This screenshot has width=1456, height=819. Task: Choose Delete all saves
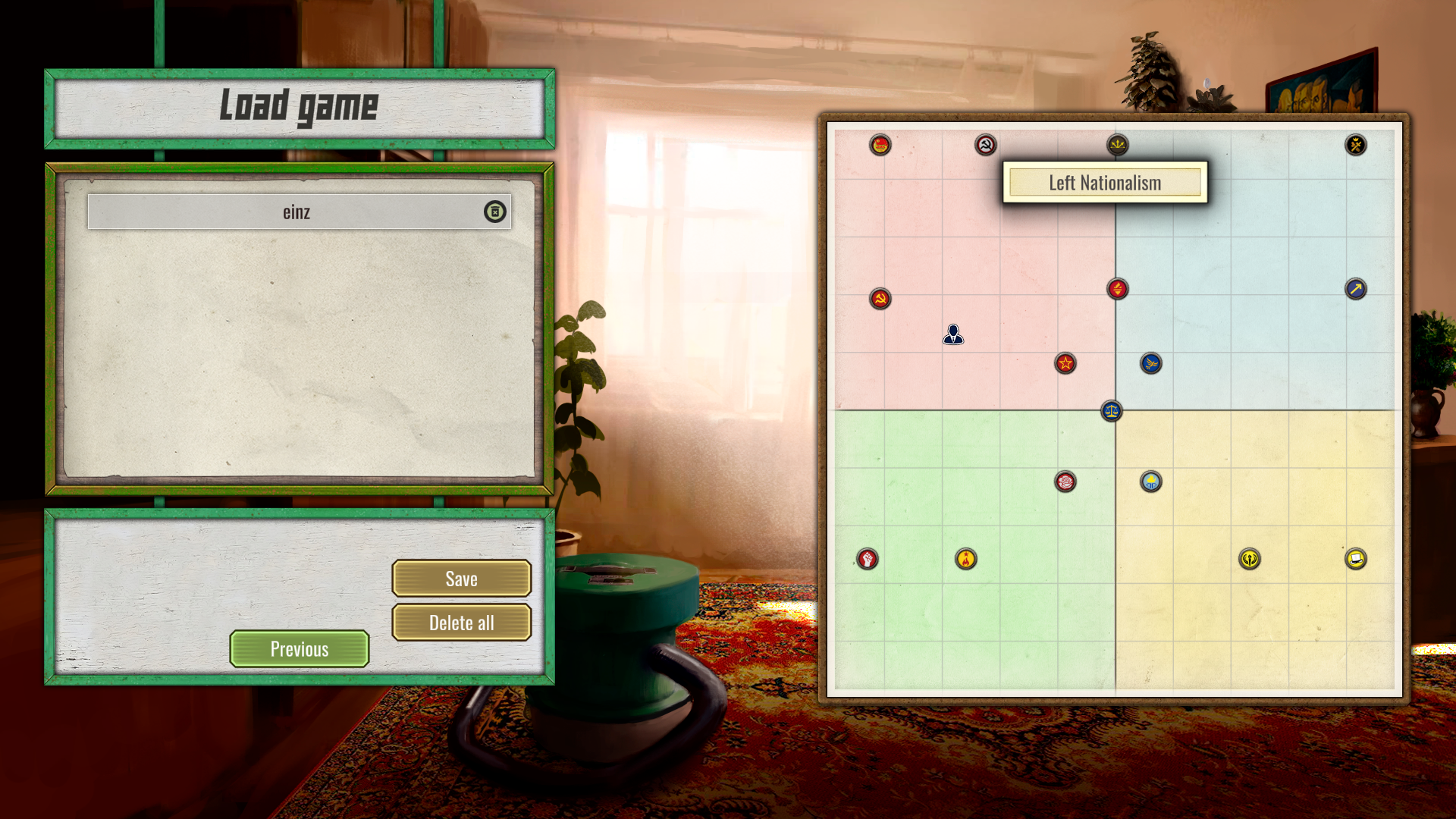click(x=461, y=623)
